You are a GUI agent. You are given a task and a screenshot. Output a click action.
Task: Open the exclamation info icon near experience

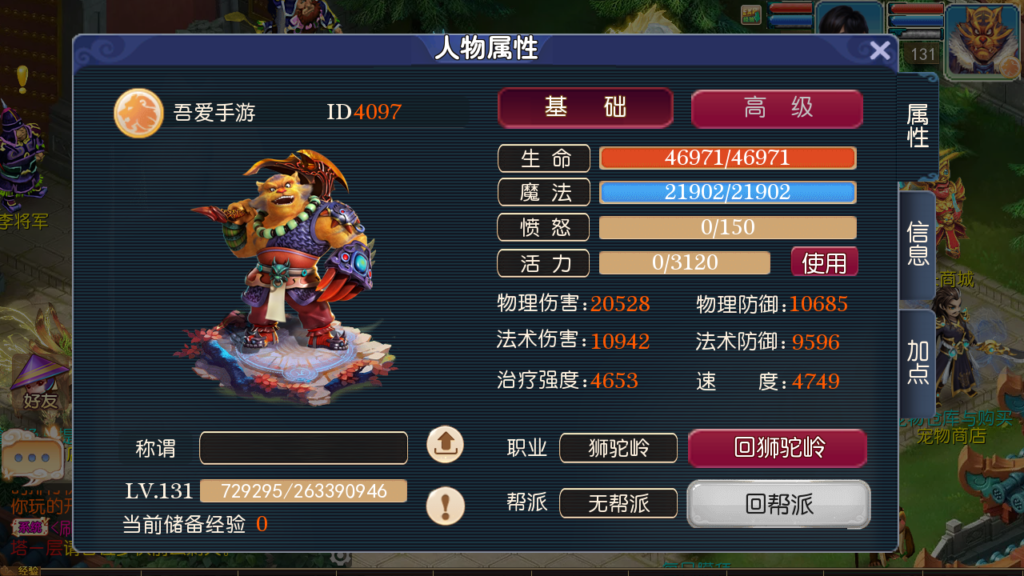(445, 504)
